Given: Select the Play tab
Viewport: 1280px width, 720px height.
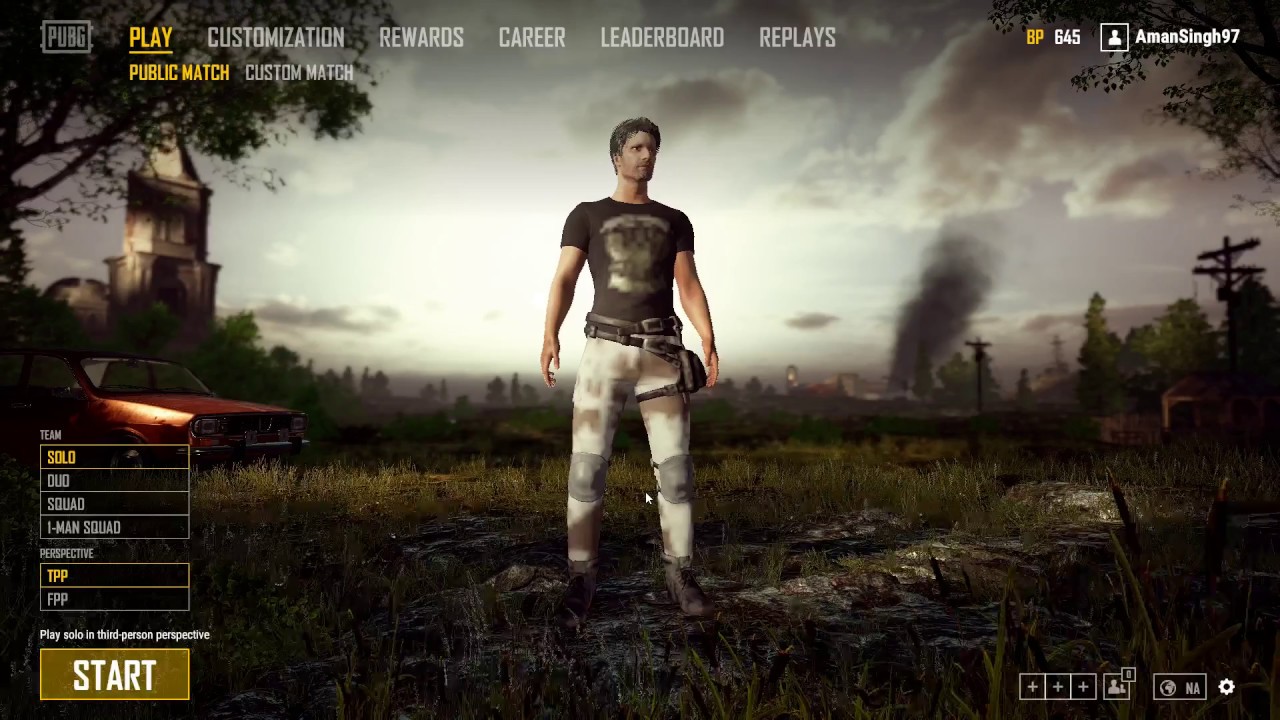Looking at the screenshot, I should pos(151,38).
